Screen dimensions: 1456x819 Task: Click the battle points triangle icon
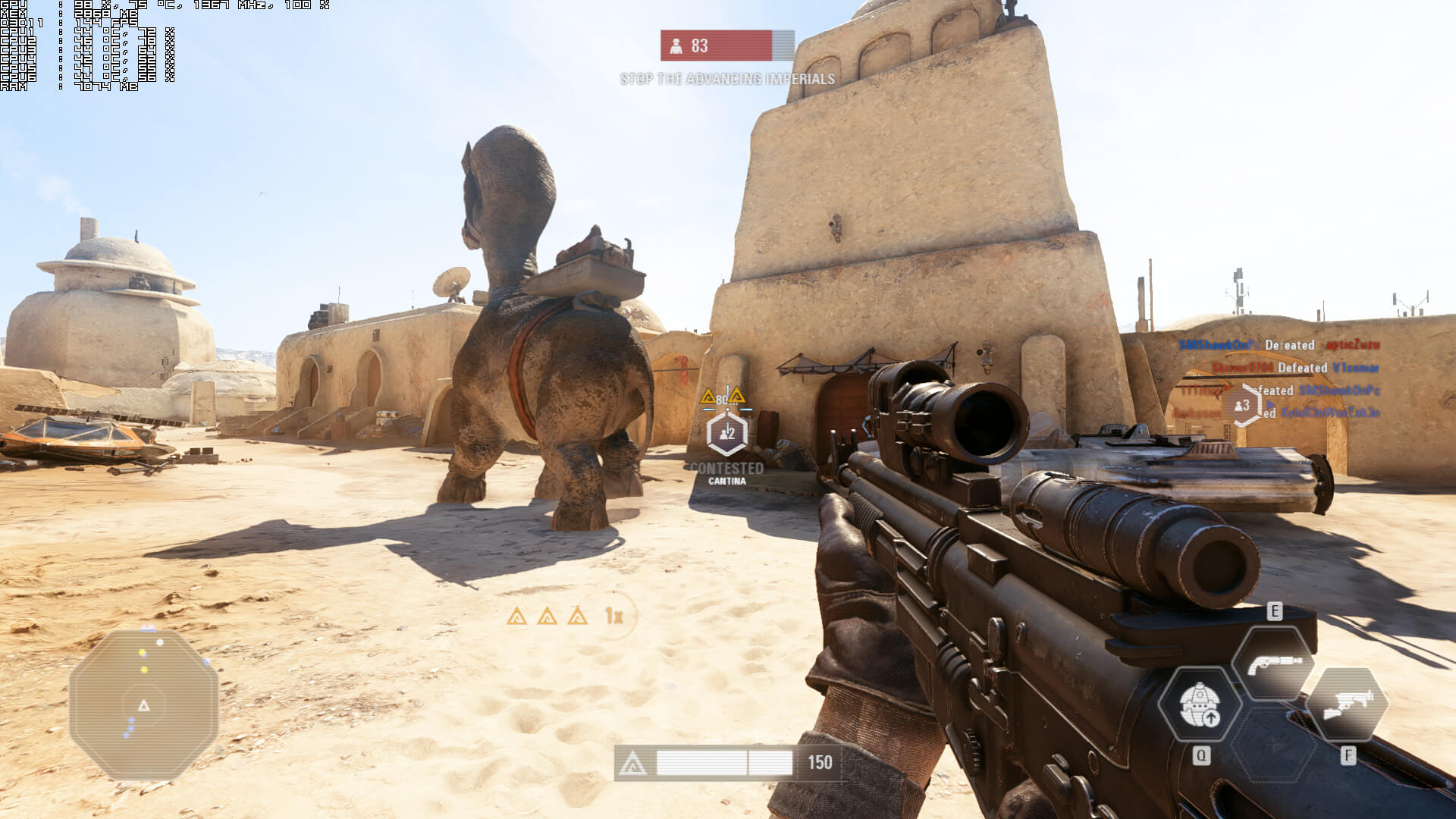pos(632,764)
